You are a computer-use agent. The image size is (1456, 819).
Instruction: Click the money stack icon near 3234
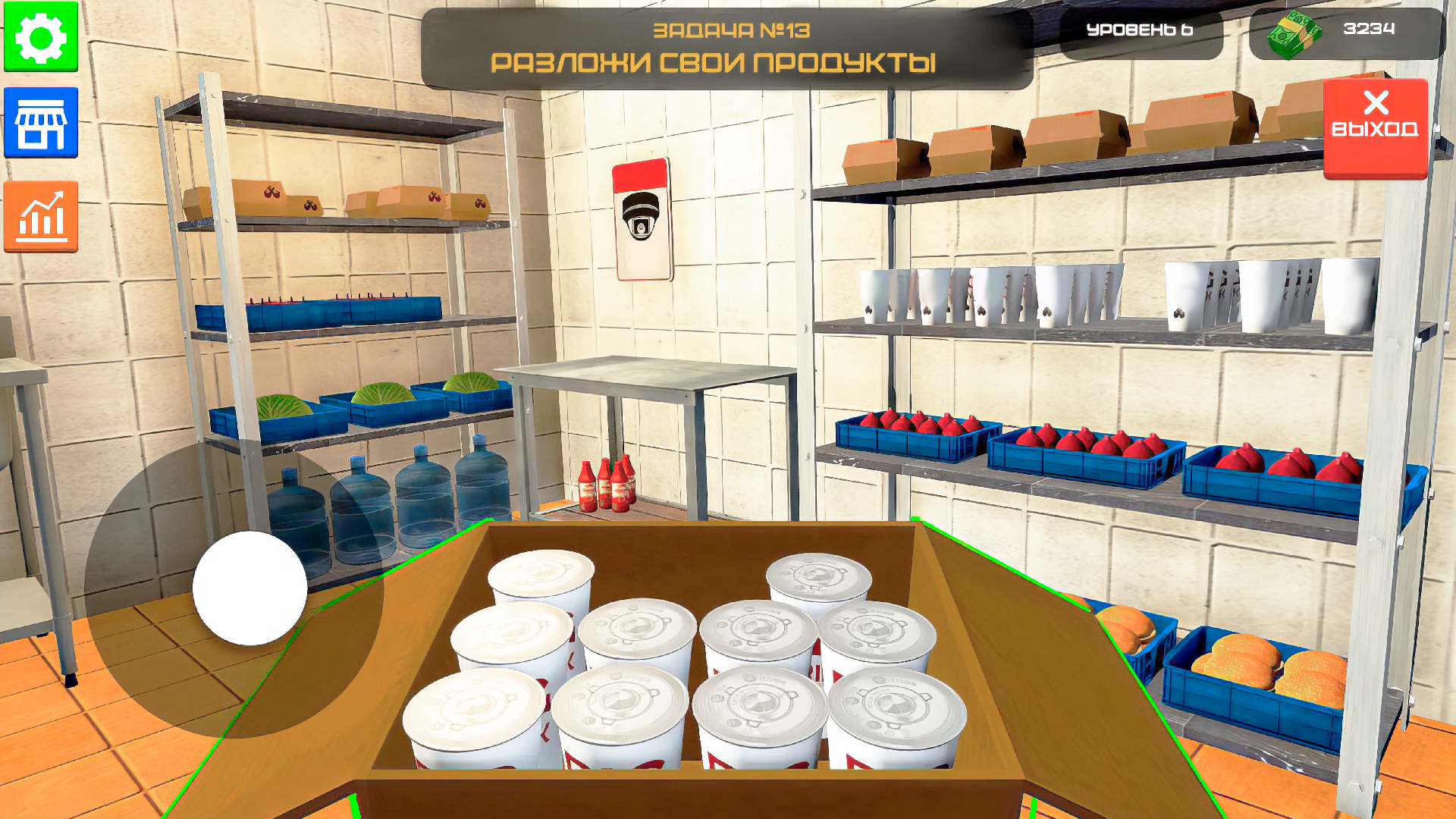pos(1294,31)
